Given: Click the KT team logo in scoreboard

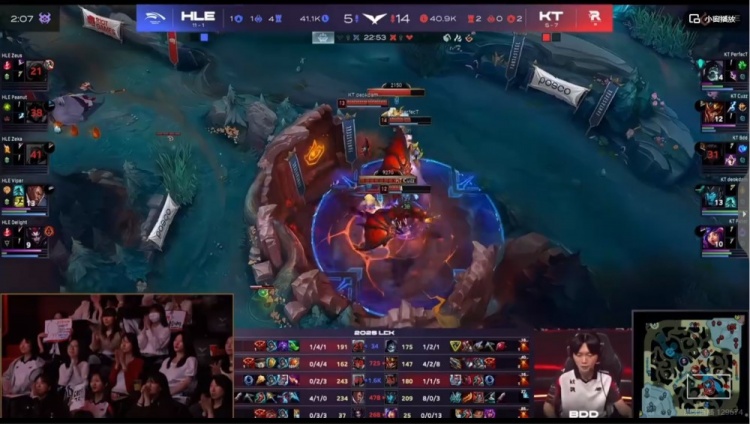Looking at the screenshot, I should coord(594,18).
